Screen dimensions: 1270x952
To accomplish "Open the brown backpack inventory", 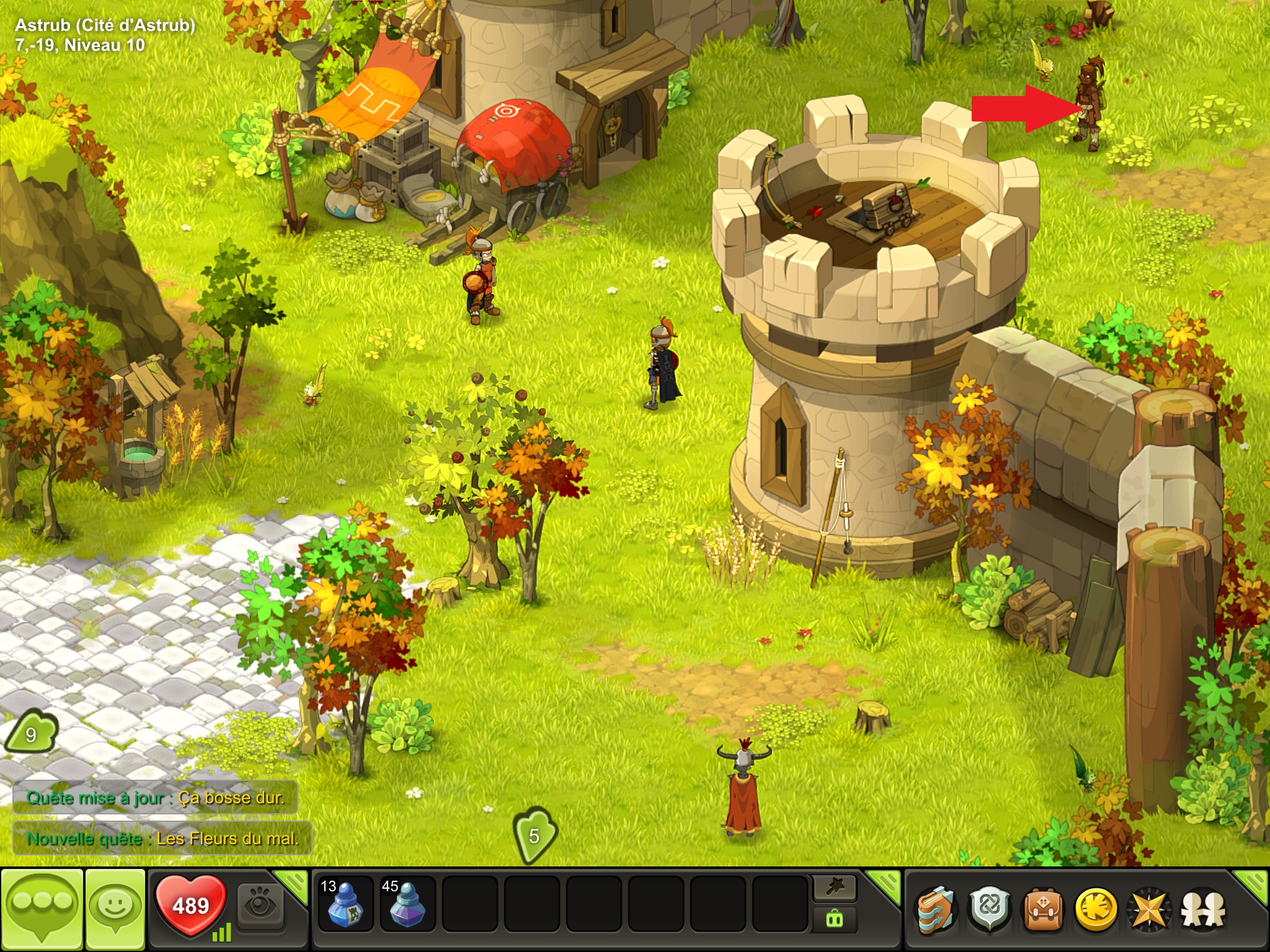I will click(x=1043, y=910).
